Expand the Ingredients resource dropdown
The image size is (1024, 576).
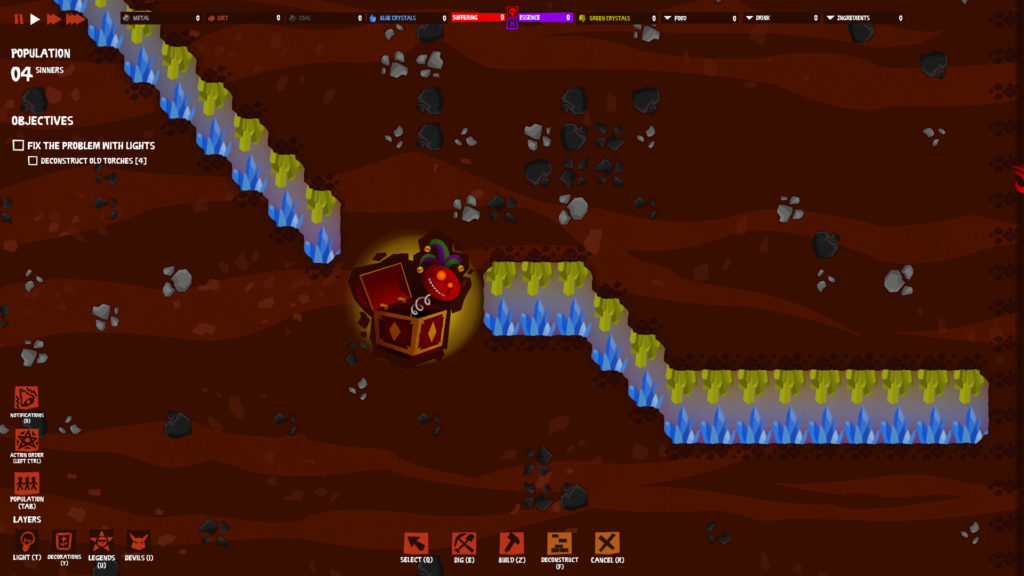(x=830, y=18)
